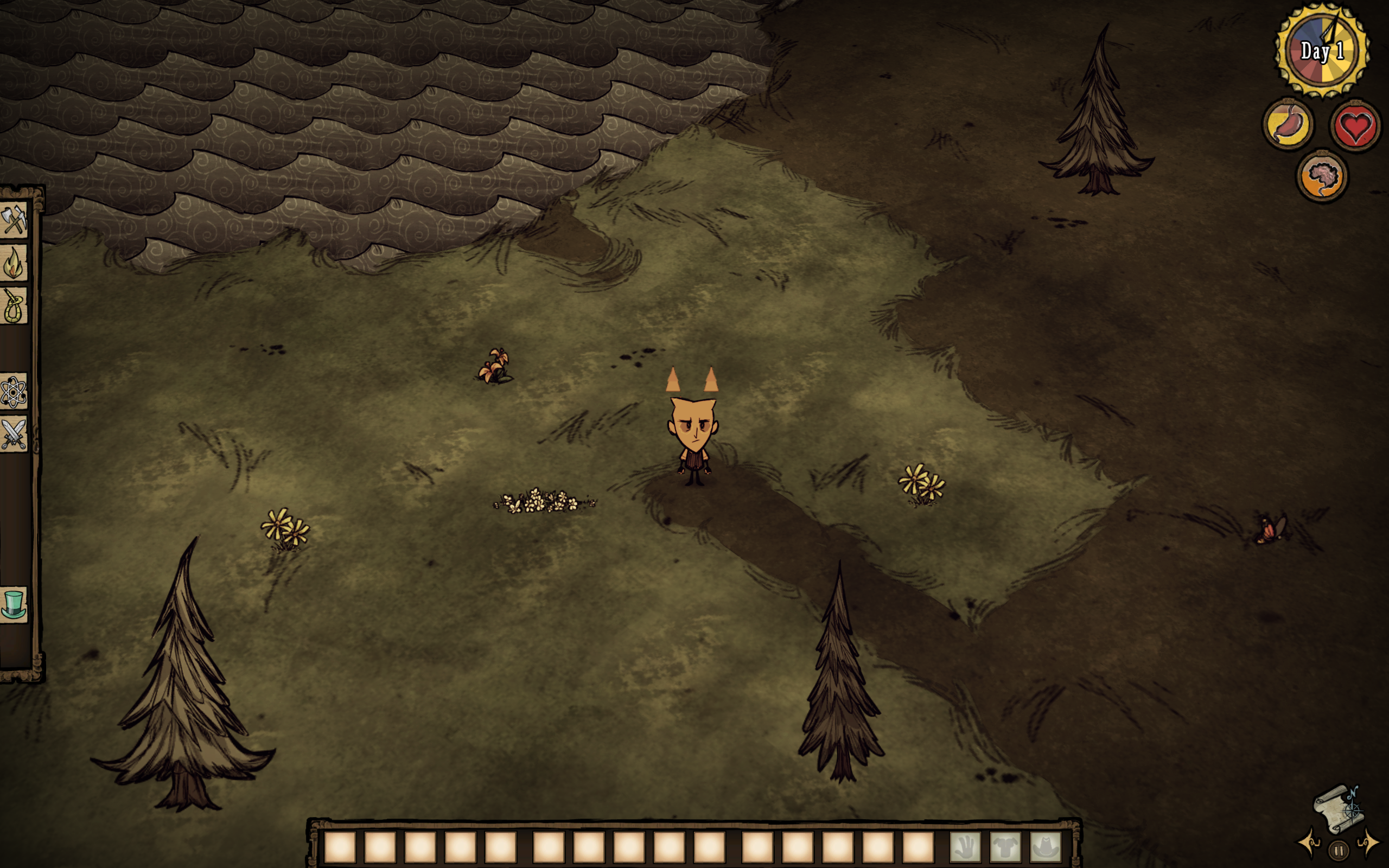This screenshot has height=868, width=1389.
Task: Open the Tools crafting tab with axe icon
Action: click(x=14, y=220)
